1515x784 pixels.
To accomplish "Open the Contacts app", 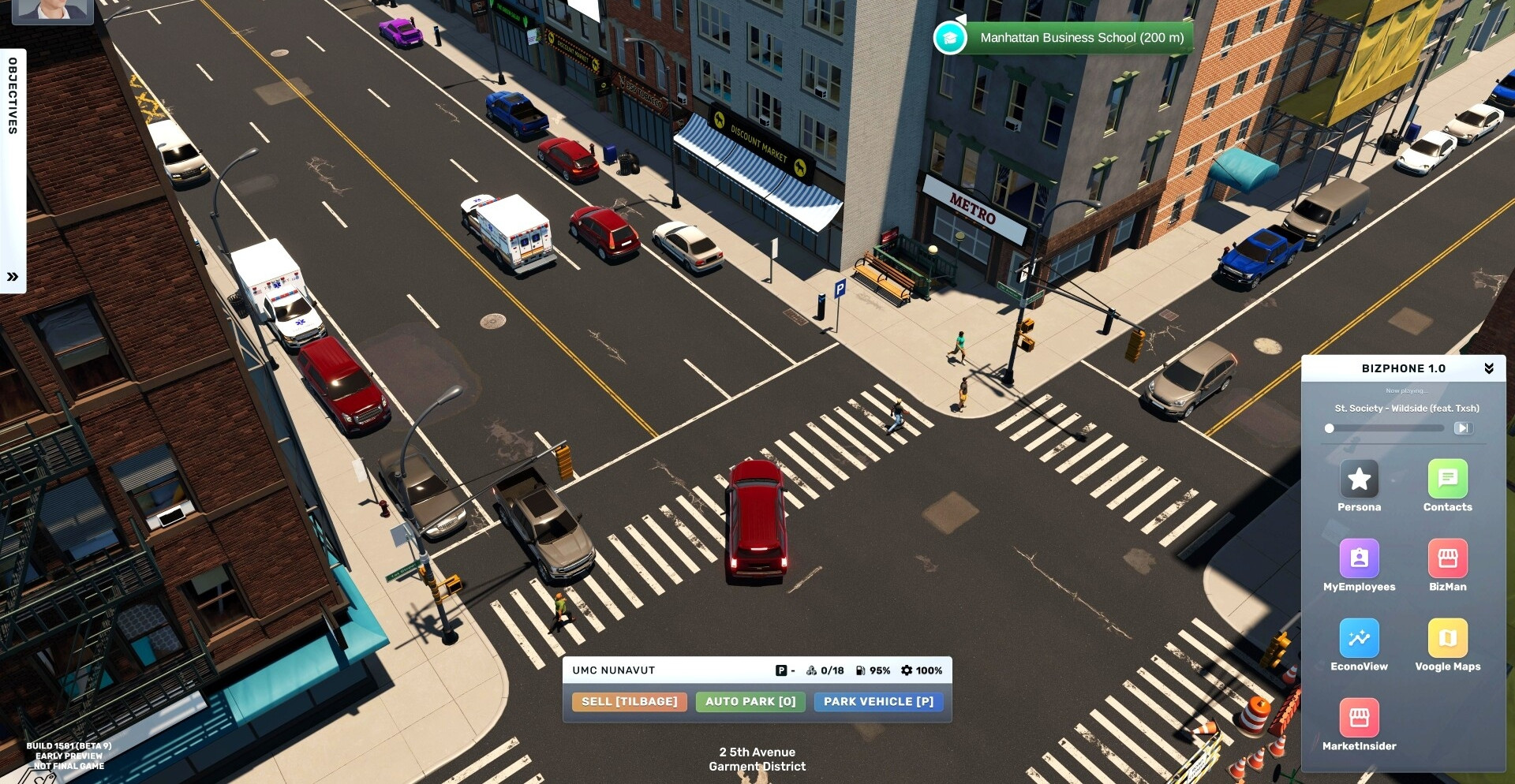I will coord(1447,479).
